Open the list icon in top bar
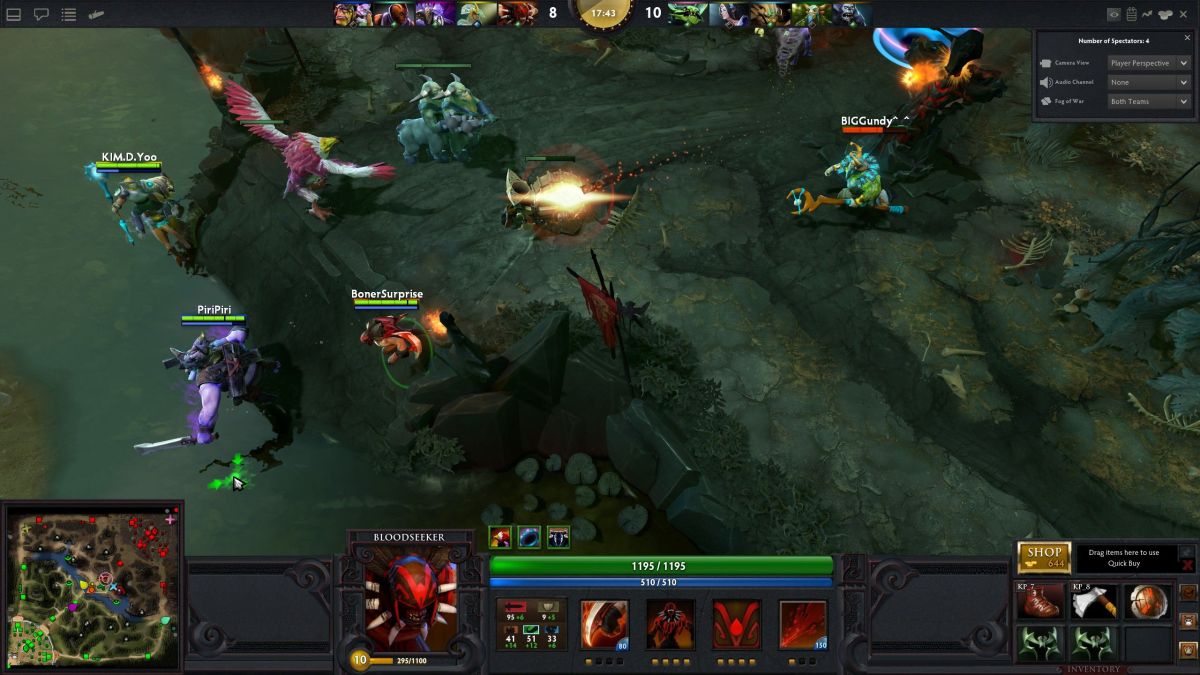The height and width of the screenshot is (675, 1200). [68, 15]
